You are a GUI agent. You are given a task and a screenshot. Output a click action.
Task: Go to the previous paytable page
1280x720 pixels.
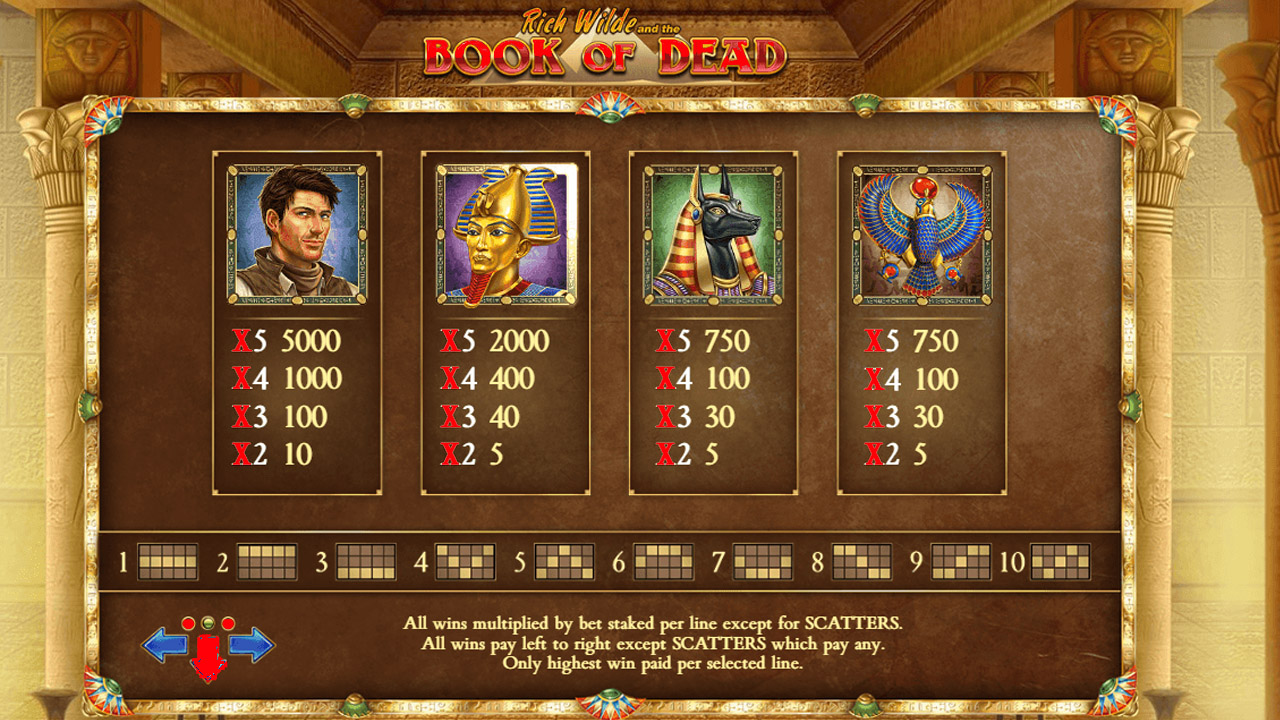coord(164,646)
